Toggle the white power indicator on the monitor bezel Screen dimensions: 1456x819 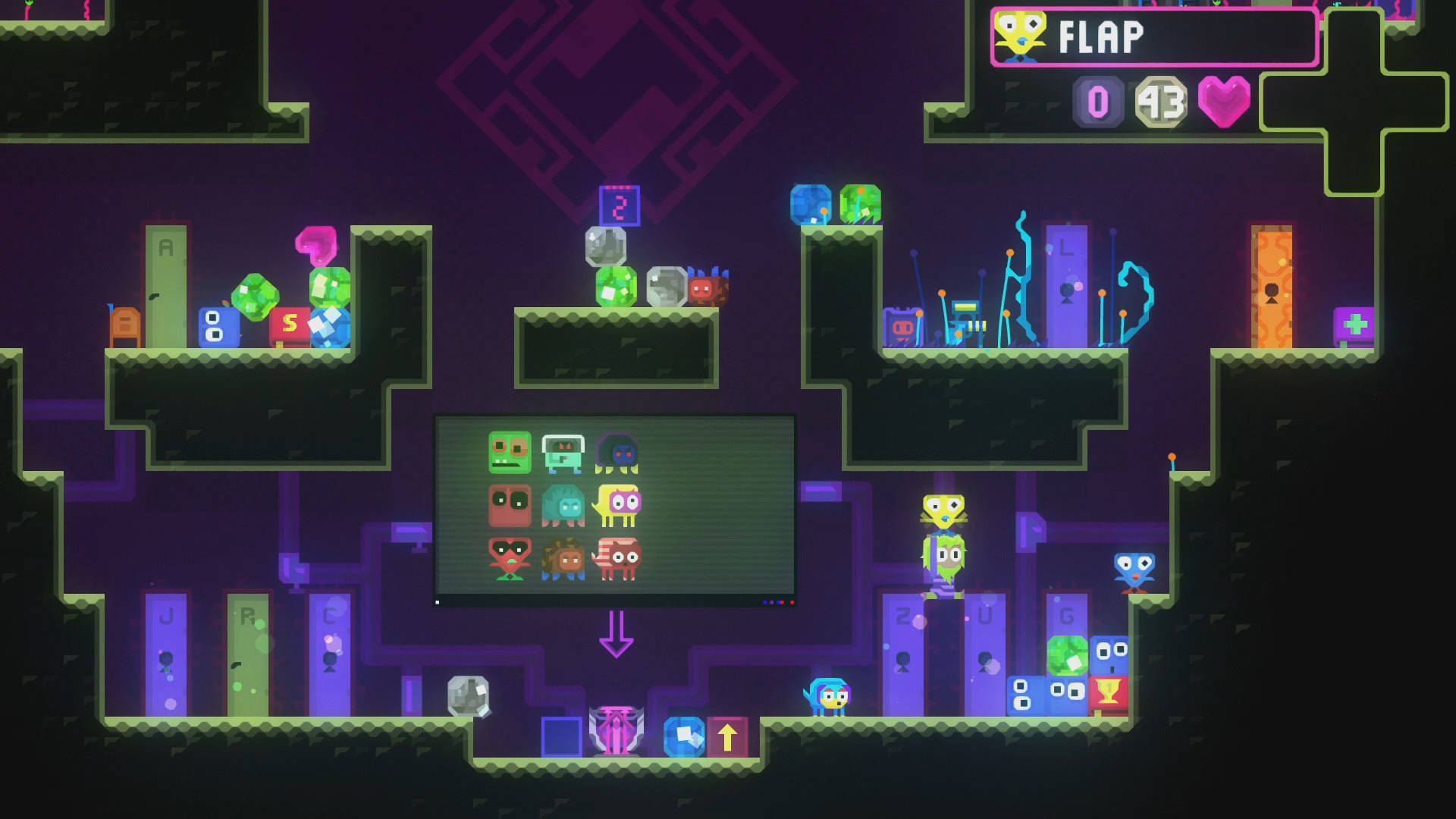click(437, 601)
